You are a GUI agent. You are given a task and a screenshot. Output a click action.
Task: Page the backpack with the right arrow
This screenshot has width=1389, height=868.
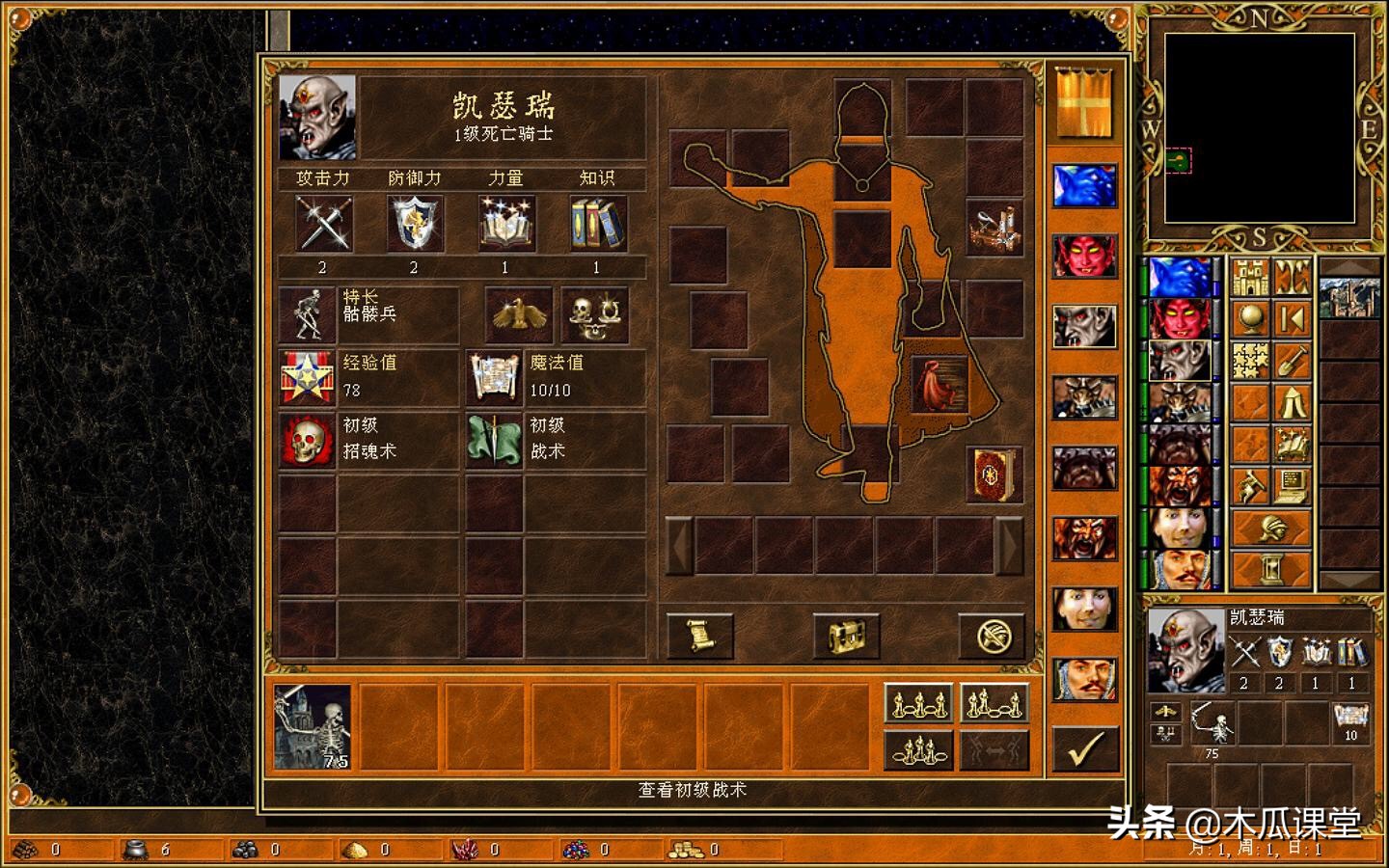[x=1009, y=546]
